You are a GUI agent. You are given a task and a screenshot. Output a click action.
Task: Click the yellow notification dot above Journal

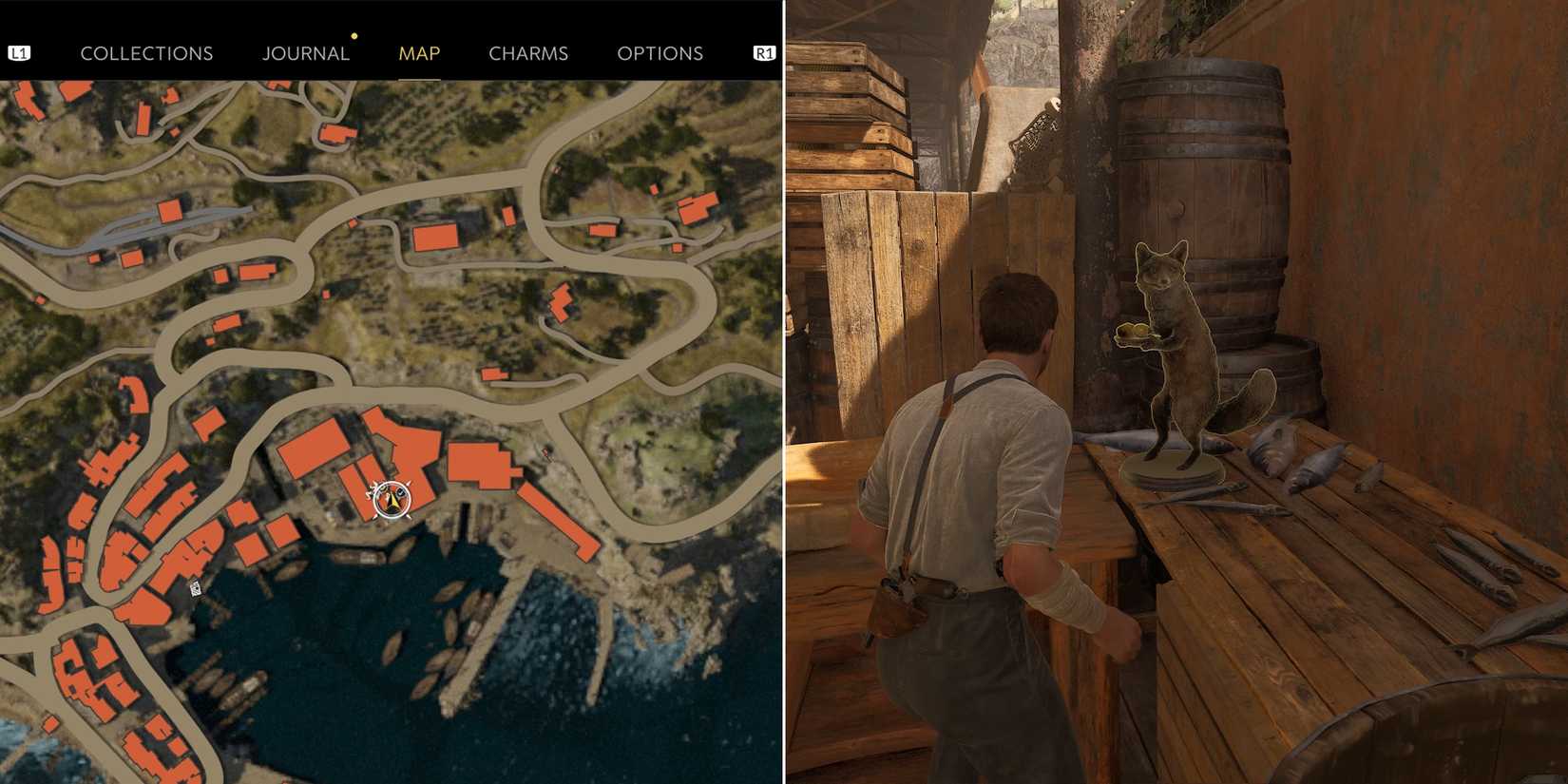[x=354, y=35]
